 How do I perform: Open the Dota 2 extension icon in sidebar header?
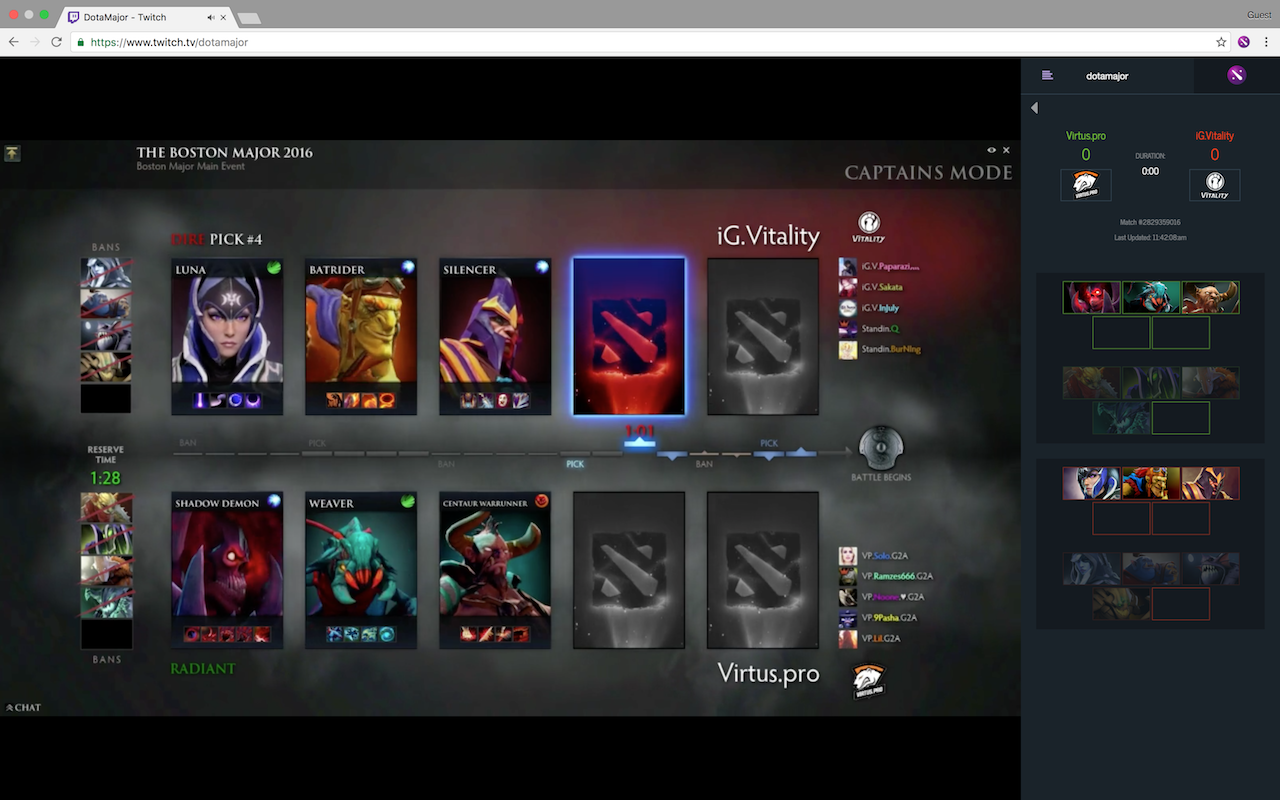pos(1236,75)
